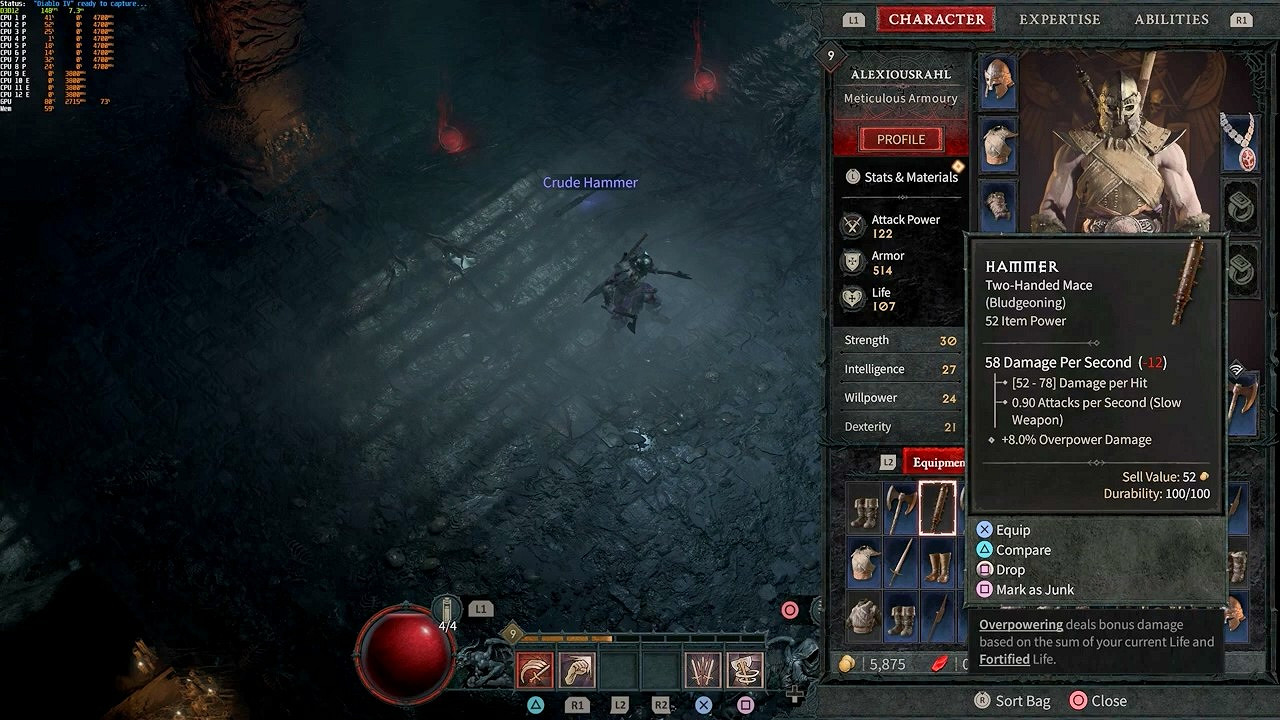Click the Attack Power icon in the stats panel
This screenshot has height=720, width=1280.
[x=852, y=225]
